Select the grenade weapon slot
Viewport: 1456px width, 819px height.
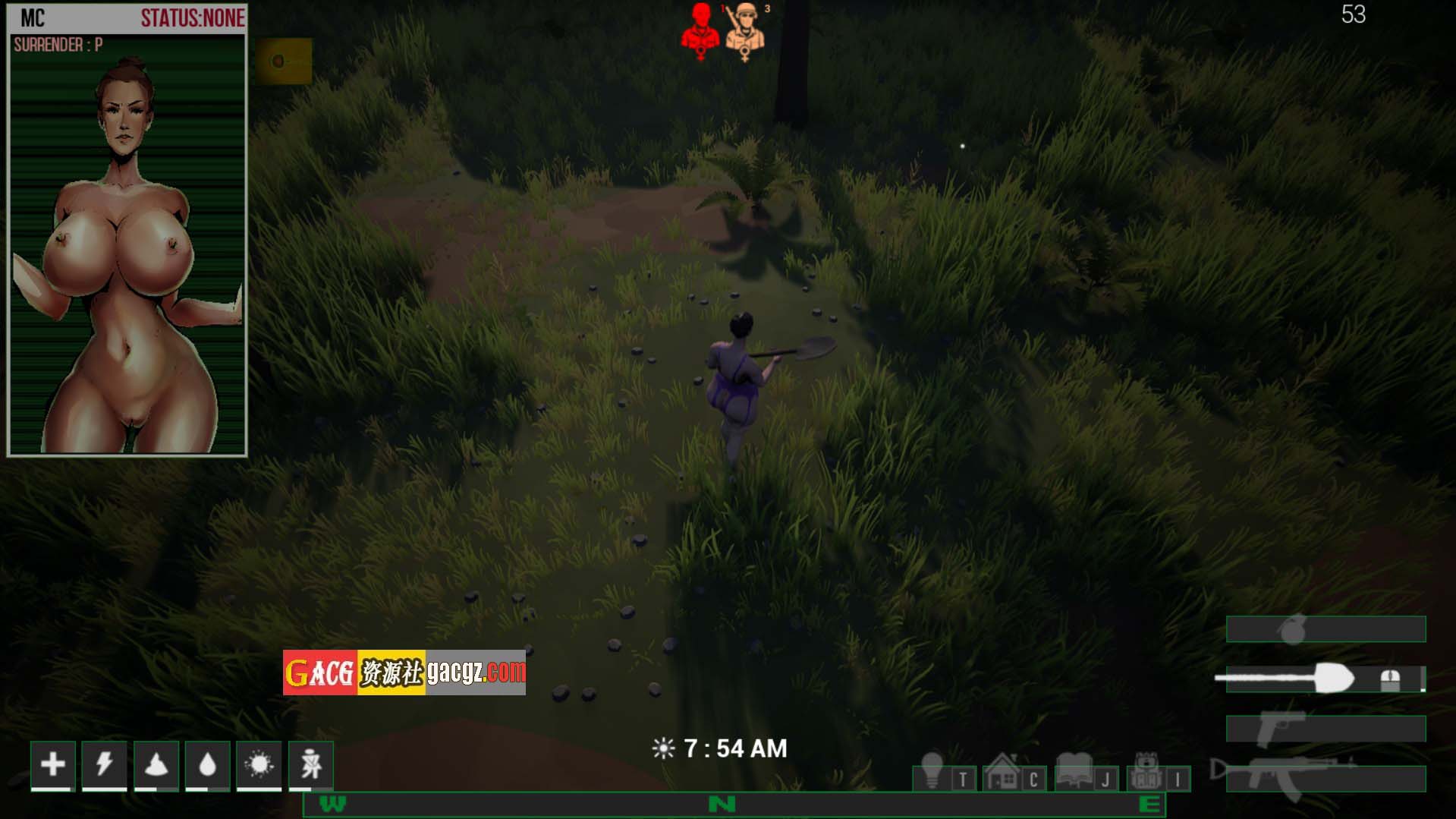click(1325, 629)
